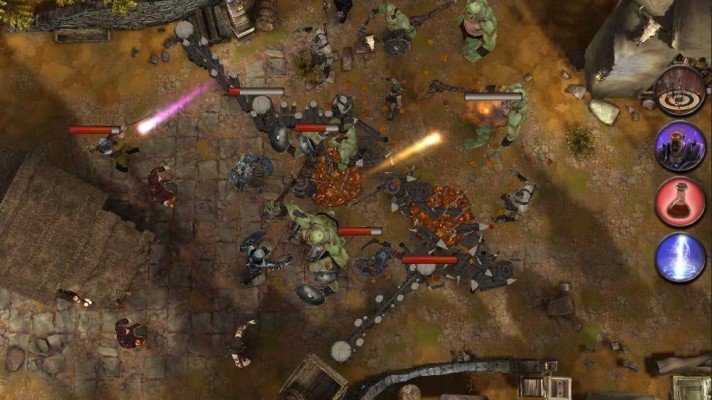Viewport: 712px width, 400px height.
Task: Select the purple armored figure ability
Action: click(680, 146)
